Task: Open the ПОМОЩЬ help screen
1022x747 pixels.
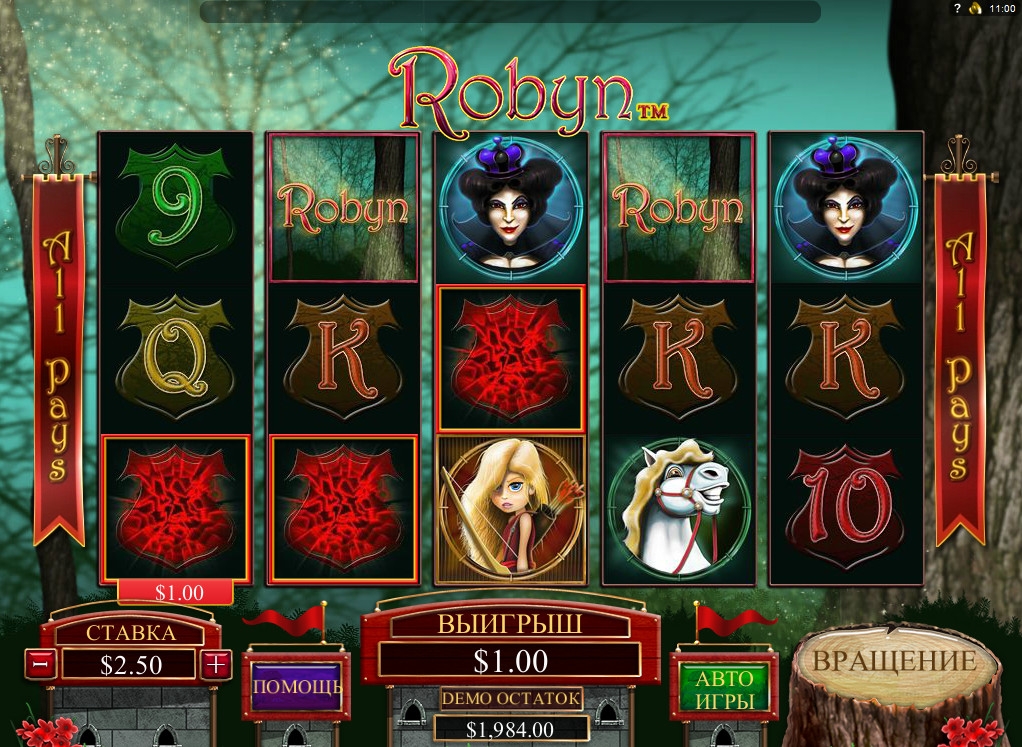Action: point(297,687)
